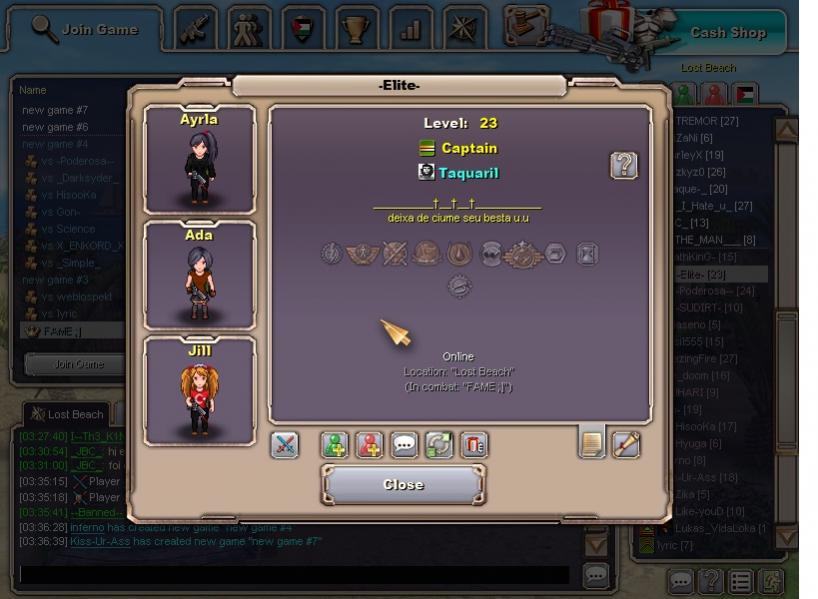Send a private message via speech bubble
The image size is (818, 599).
pyautogui.click(x=404, y=445)
